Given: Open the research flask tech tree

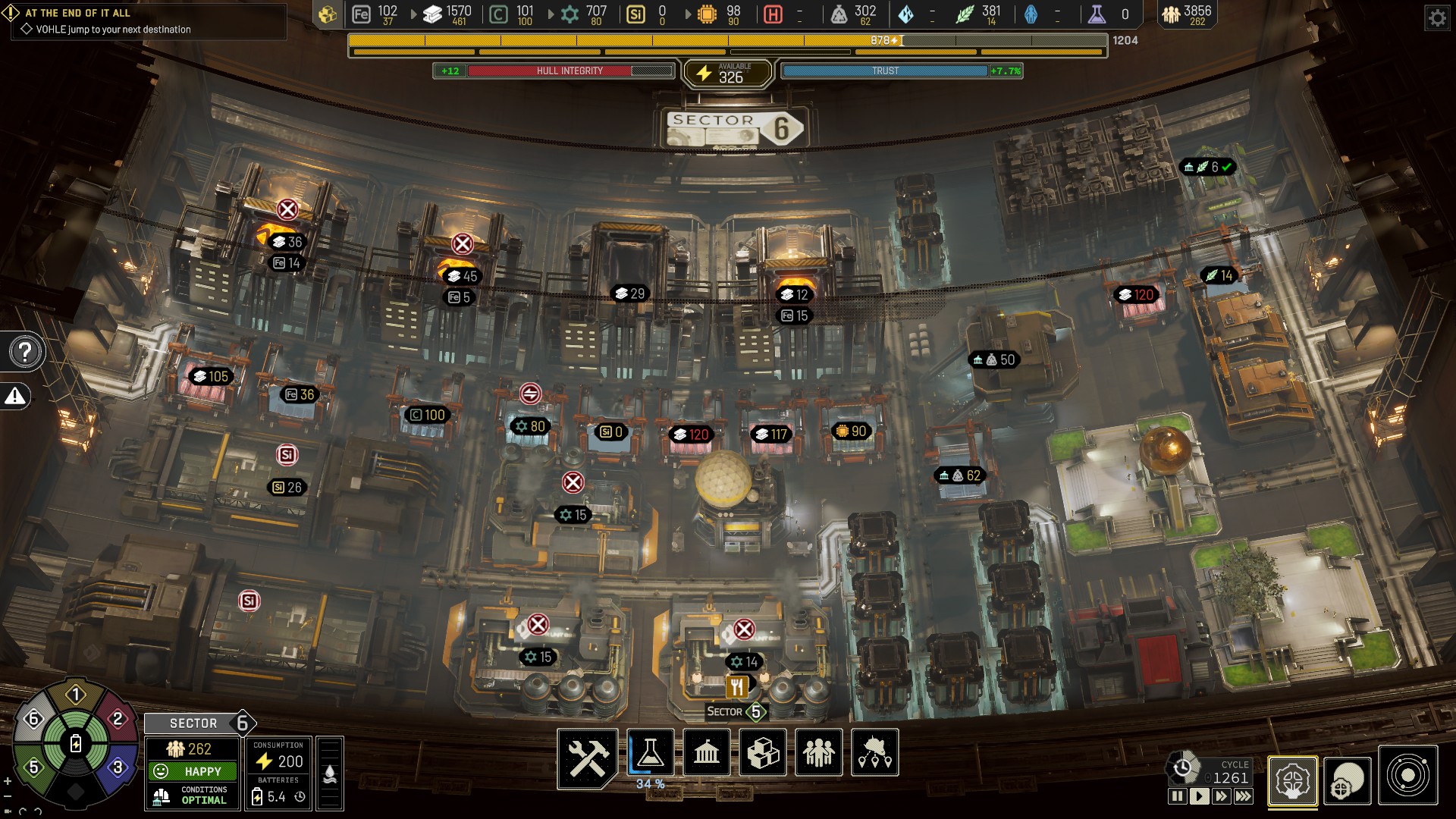Looking at the screenshot, I should [650, 753].
